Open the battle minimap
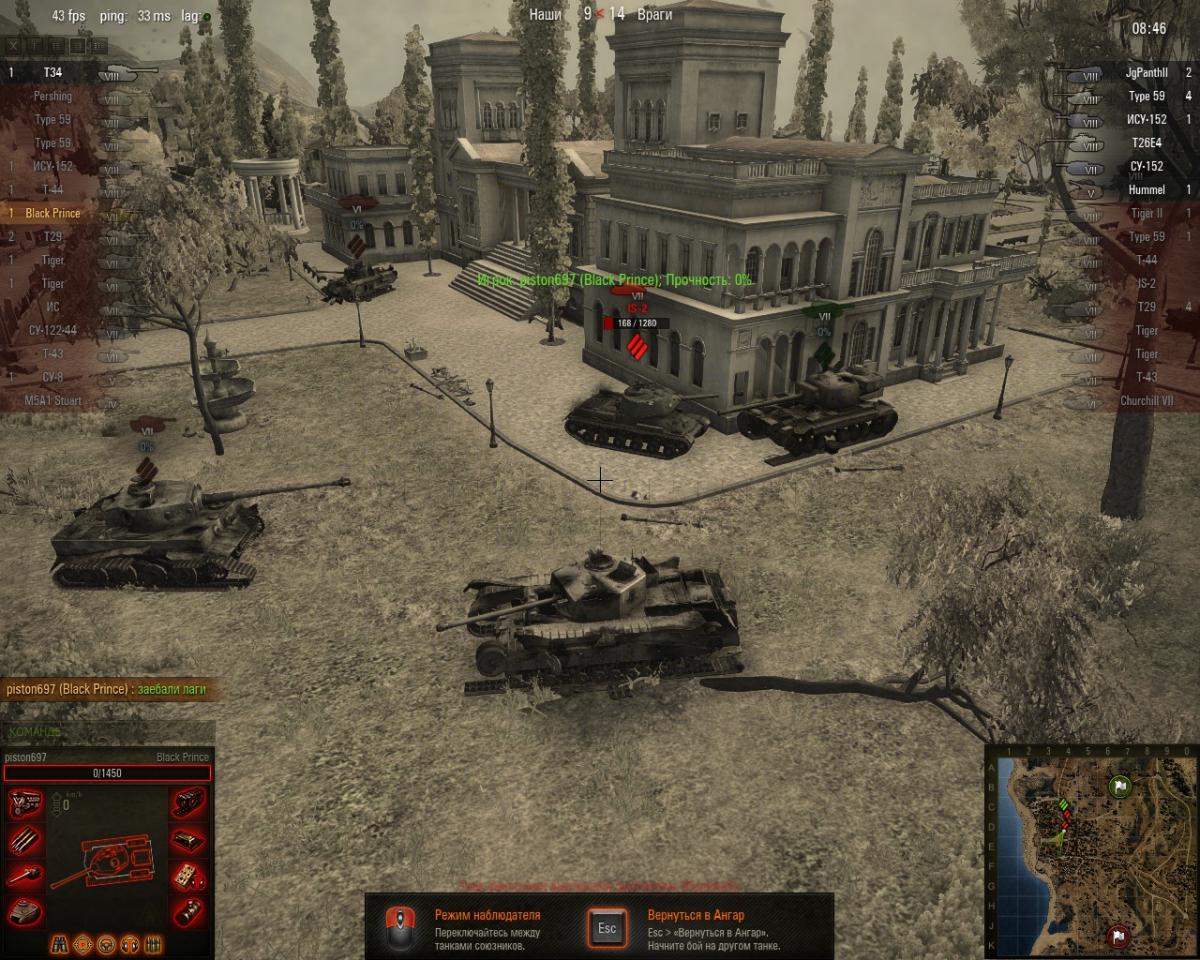The height and width of the screenshot is (960, 1200). click(x=1090, y=850)
